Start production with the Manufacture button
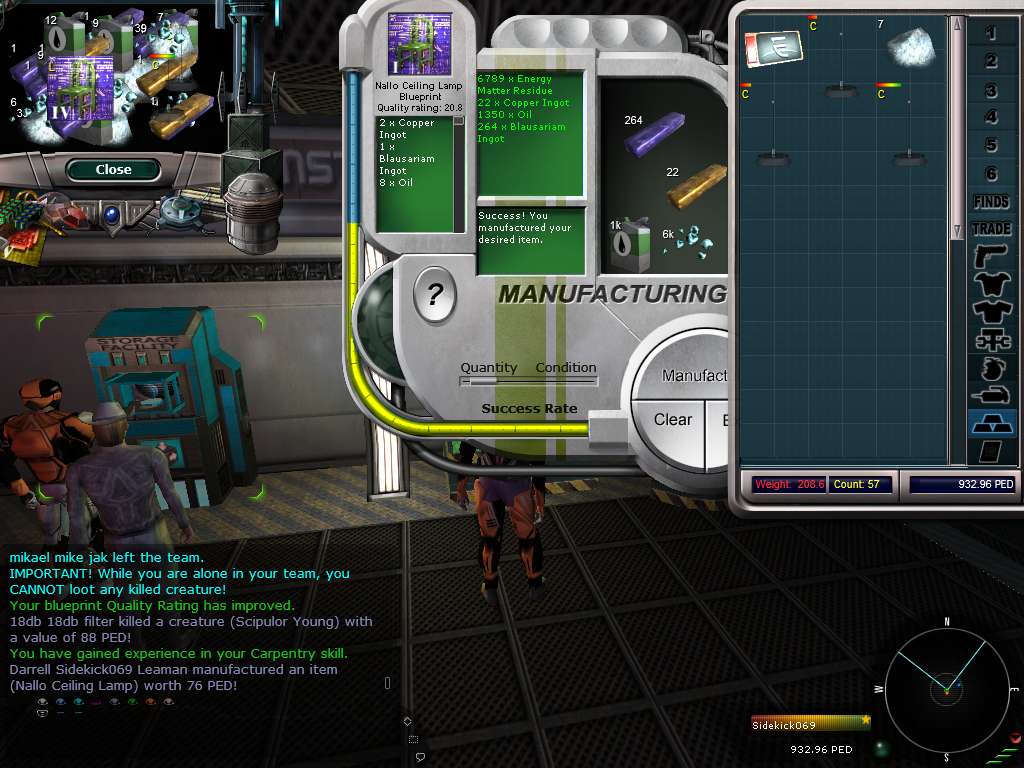This screenshot has height=768, width=1024. [x=695, y=375]
